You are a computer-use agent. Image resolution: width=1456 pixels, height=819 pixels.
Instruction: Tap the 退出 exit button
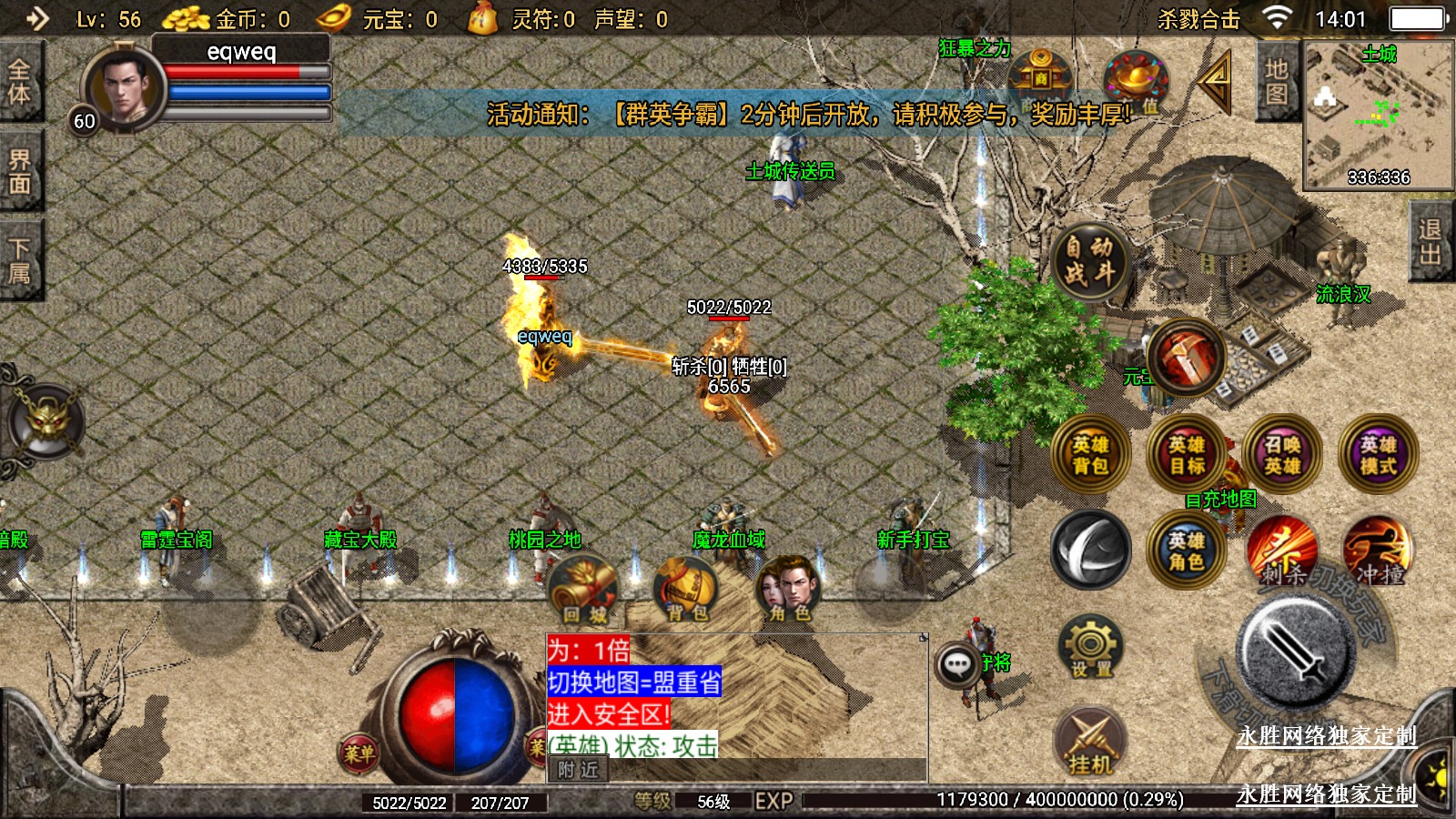point(1431,242)
